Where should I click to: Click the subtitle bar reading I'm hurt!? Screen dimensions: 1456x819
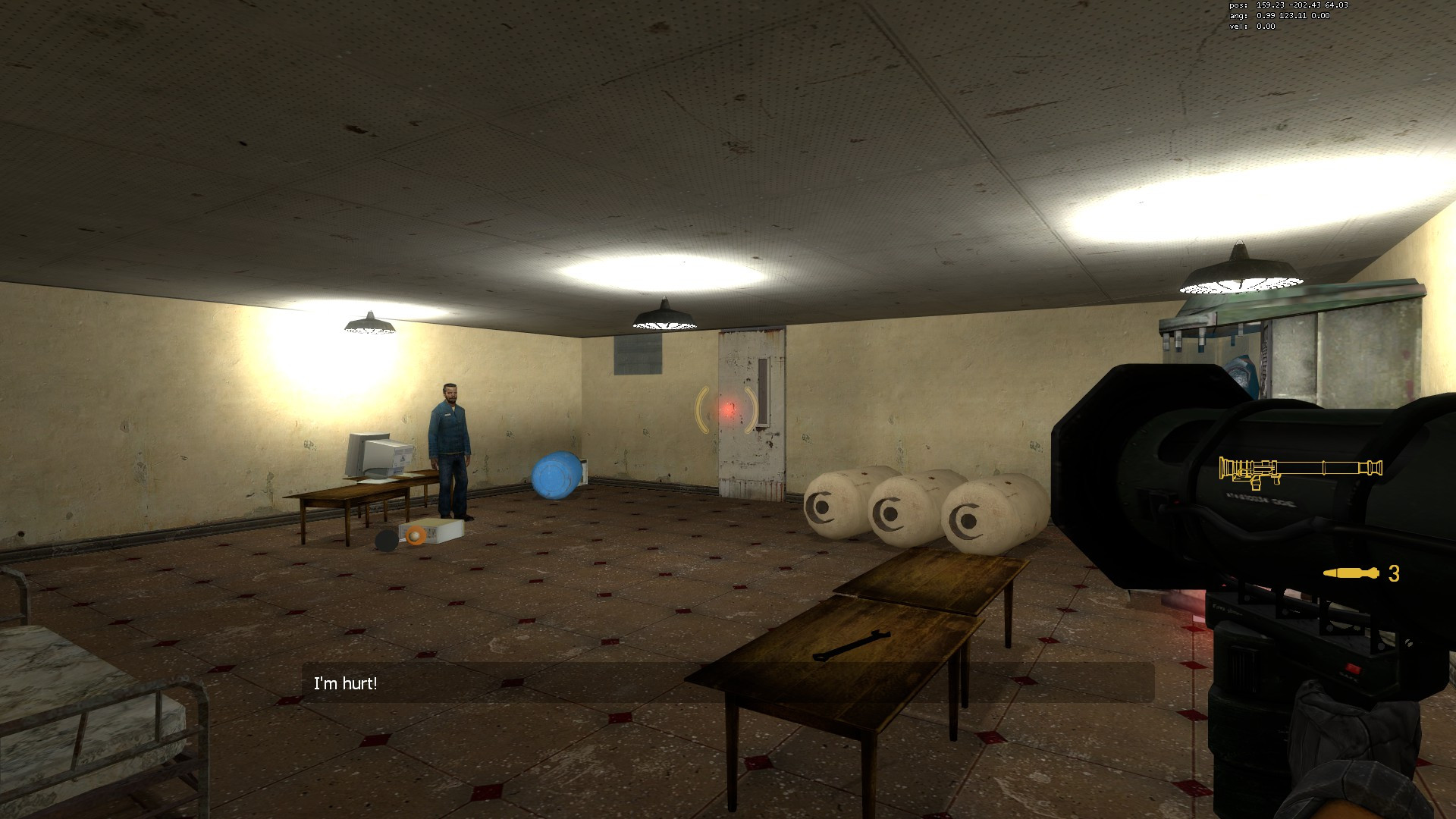[345, 682]
